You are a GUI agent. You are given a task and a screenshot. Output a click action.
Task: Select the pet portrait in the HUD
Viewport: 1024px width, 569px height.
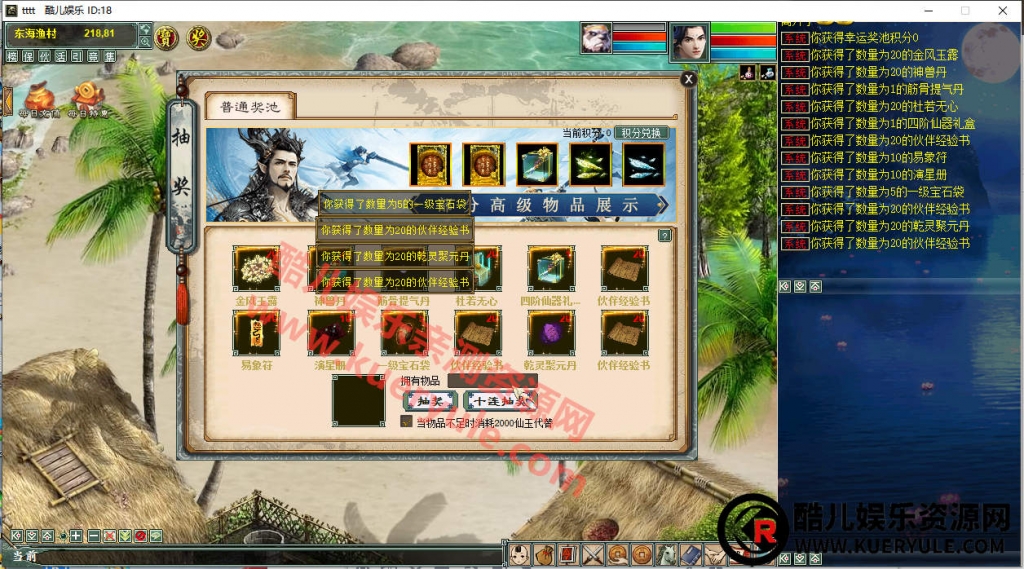point(596,39)
